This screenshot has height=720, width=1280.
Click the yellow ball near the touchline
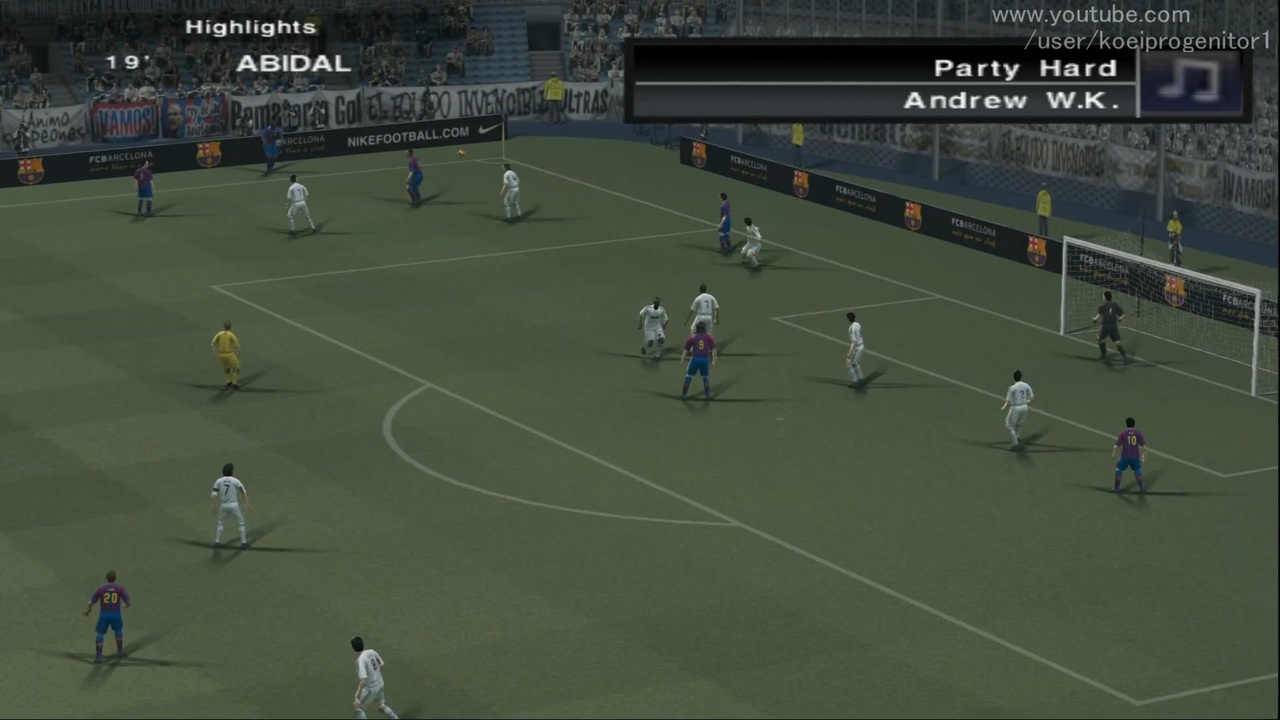pyautogui.click(x=459, y=152)
